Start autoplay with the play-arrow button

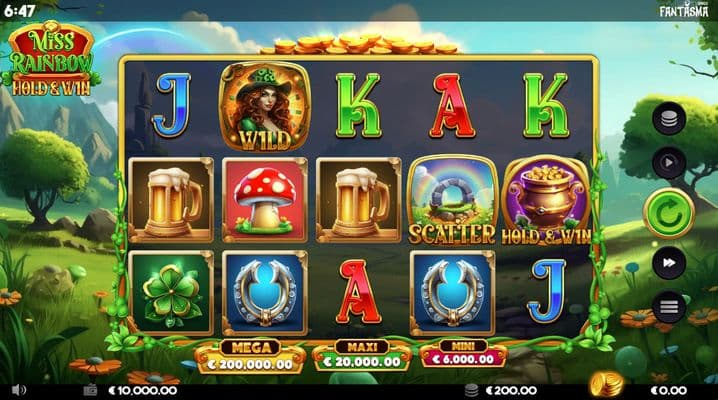668,162
